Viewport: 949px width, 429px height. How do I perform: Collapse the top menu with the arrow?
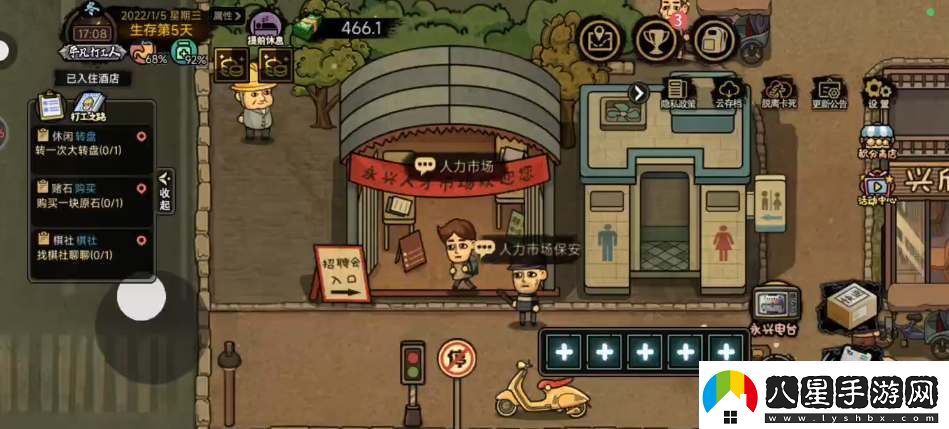tap(638, 93)
